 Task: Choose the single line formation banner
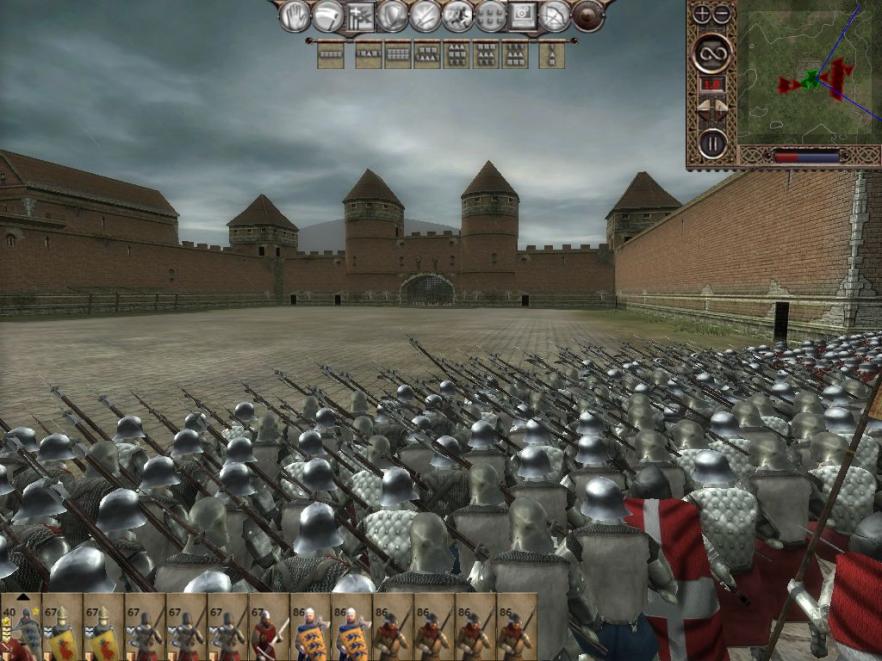(x=331, y=54)
